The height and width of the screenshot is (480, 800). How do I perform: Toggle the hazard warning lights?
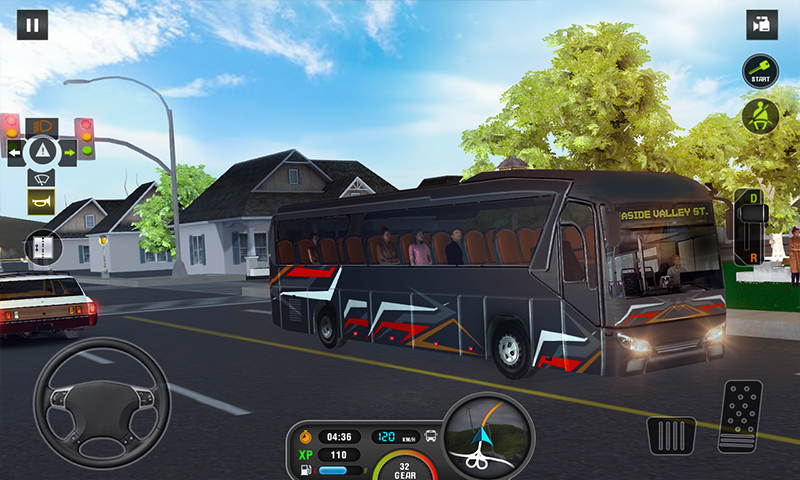click(42, 152)
